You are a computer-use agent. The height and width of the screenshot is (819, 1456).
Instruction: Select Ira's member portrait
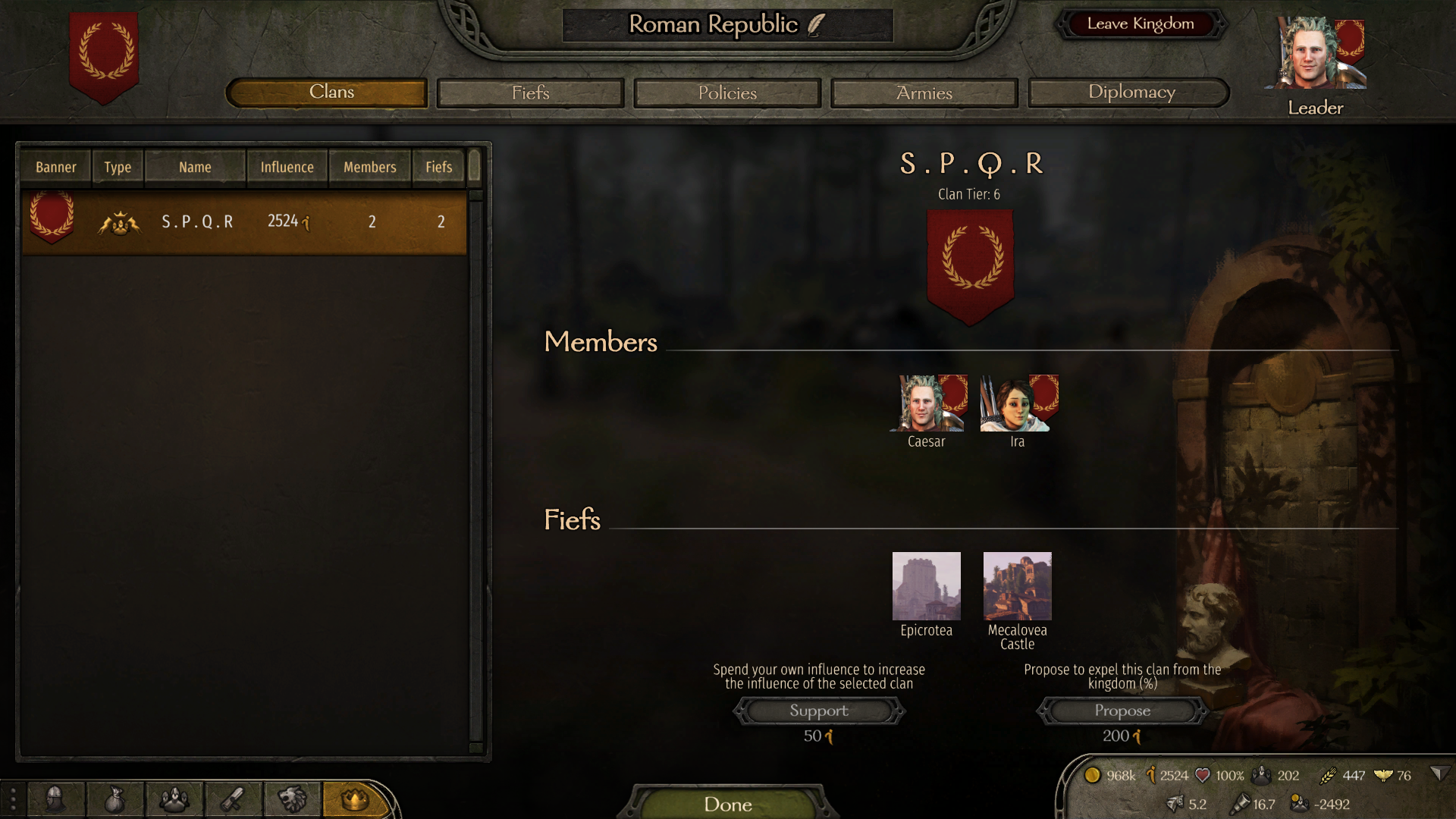[1017, 404]
